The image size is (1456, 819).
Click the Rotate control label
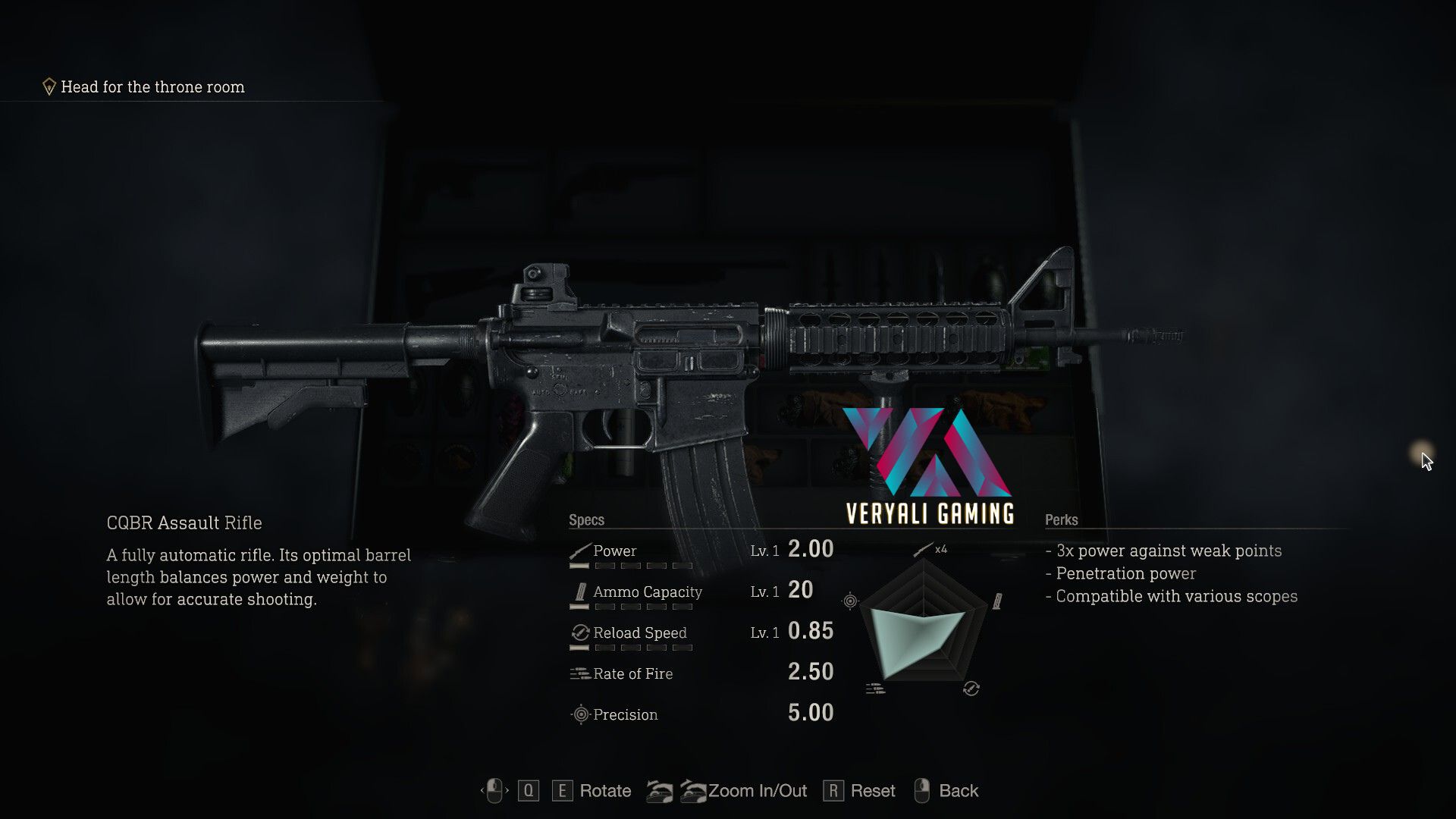point(604,791)
